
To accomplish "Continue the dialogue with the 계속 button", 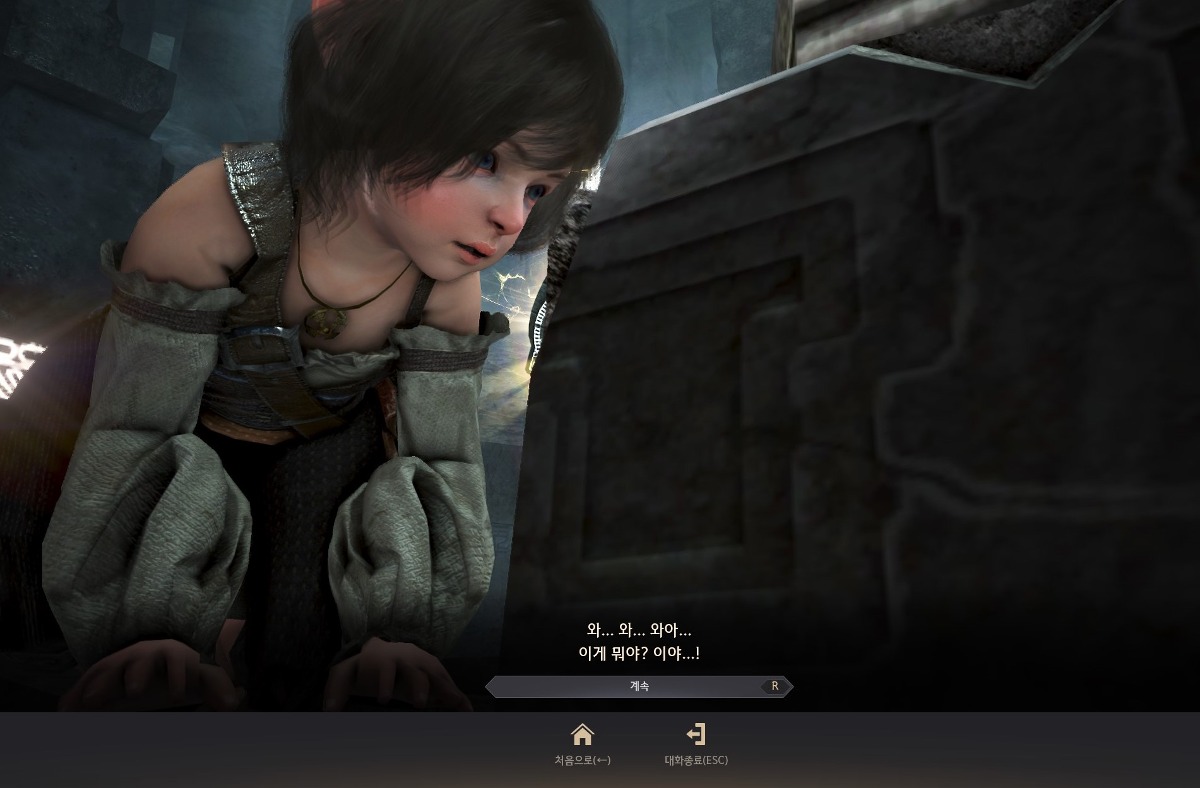I will [639, 687].
